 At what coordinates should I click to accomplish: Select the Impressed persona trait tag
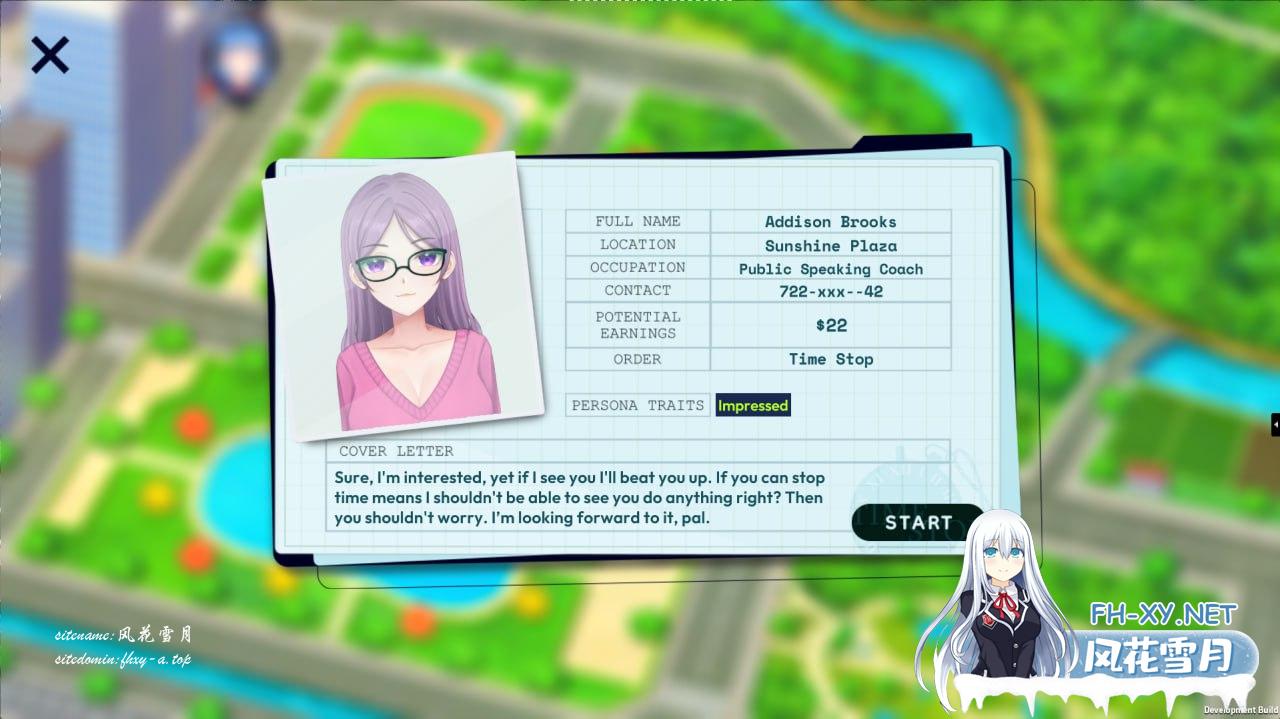point(753,406)
